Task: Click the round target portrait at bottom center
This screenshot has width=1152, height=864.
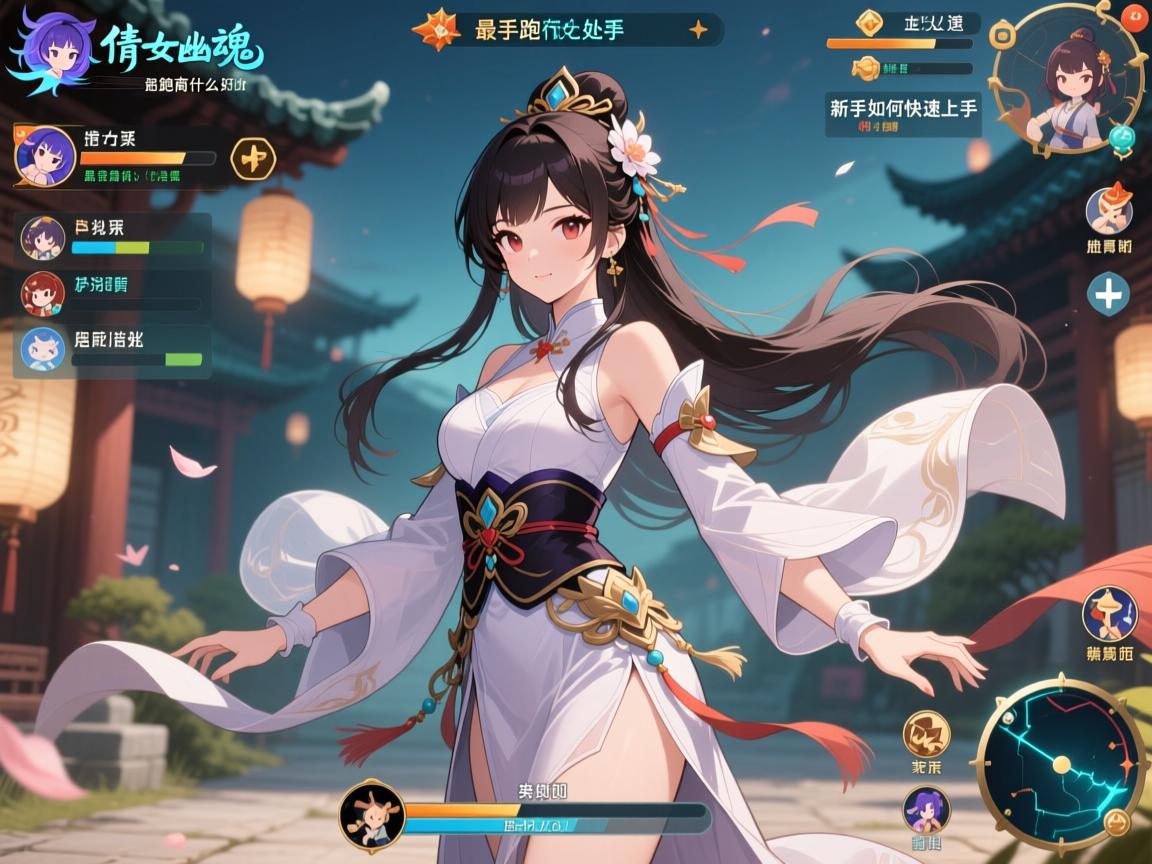Action: 372,814
